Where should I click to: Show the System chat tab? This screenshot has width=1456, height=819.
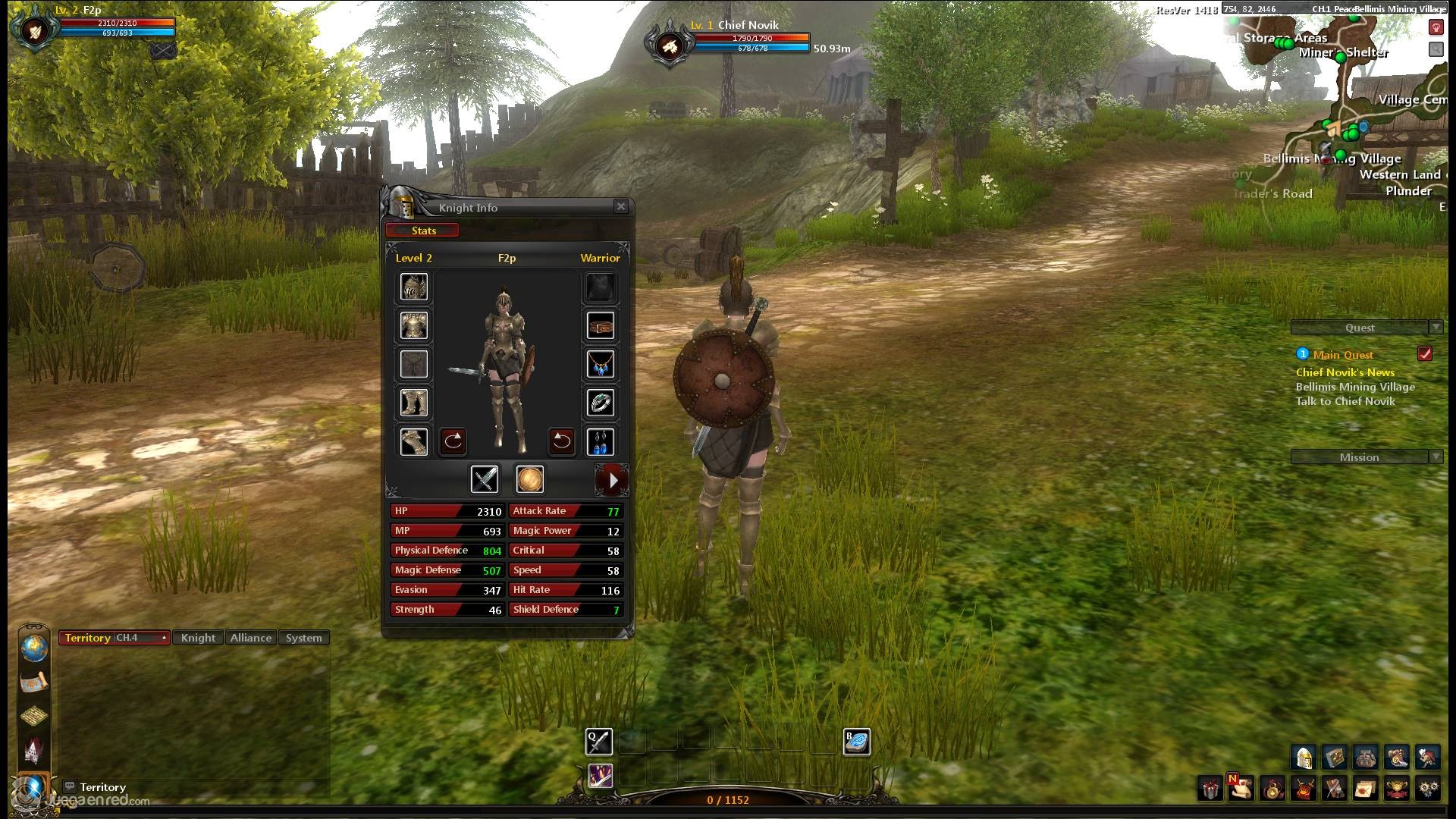point(303,638)
